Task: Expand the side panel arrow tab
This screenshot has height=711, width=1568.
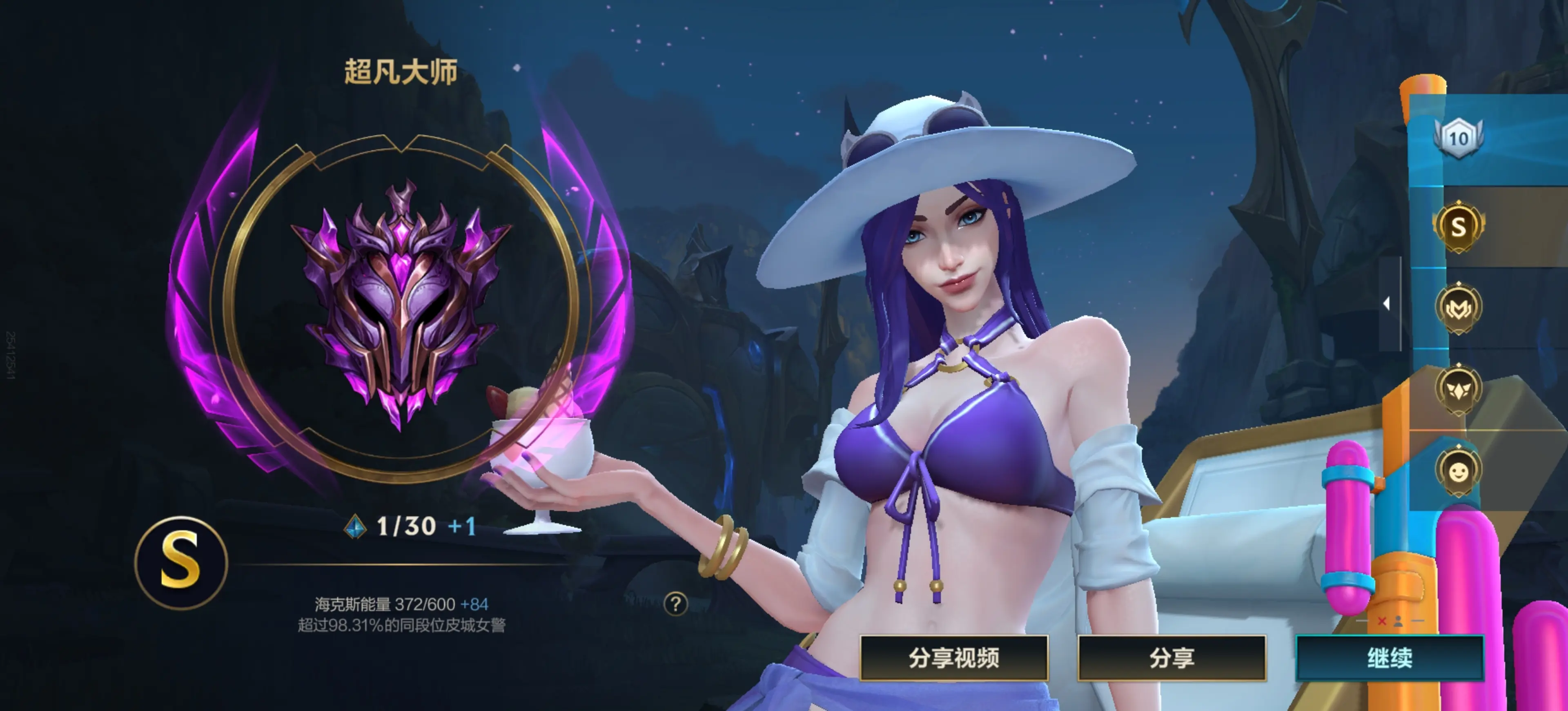Action: 1388,303
